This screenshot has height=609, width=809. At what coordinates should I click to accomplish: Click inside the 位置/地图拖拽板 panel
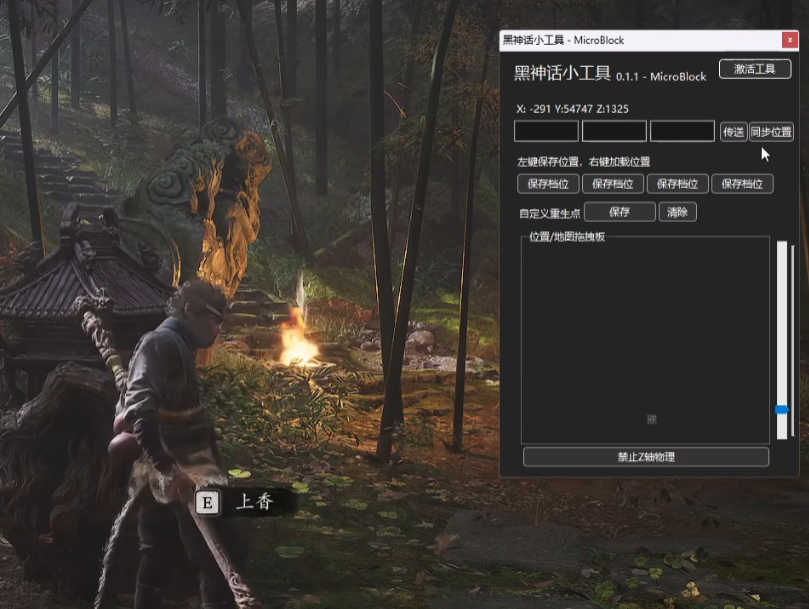[x=645, y=340]
